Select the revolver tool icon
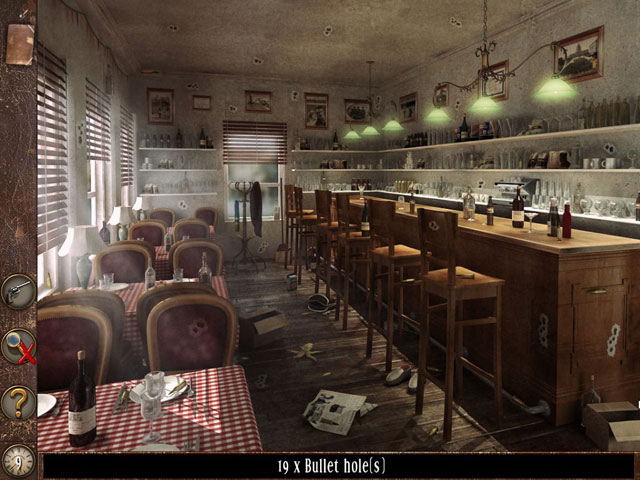This screenshot has width=640, height=480. coord(18,291)
